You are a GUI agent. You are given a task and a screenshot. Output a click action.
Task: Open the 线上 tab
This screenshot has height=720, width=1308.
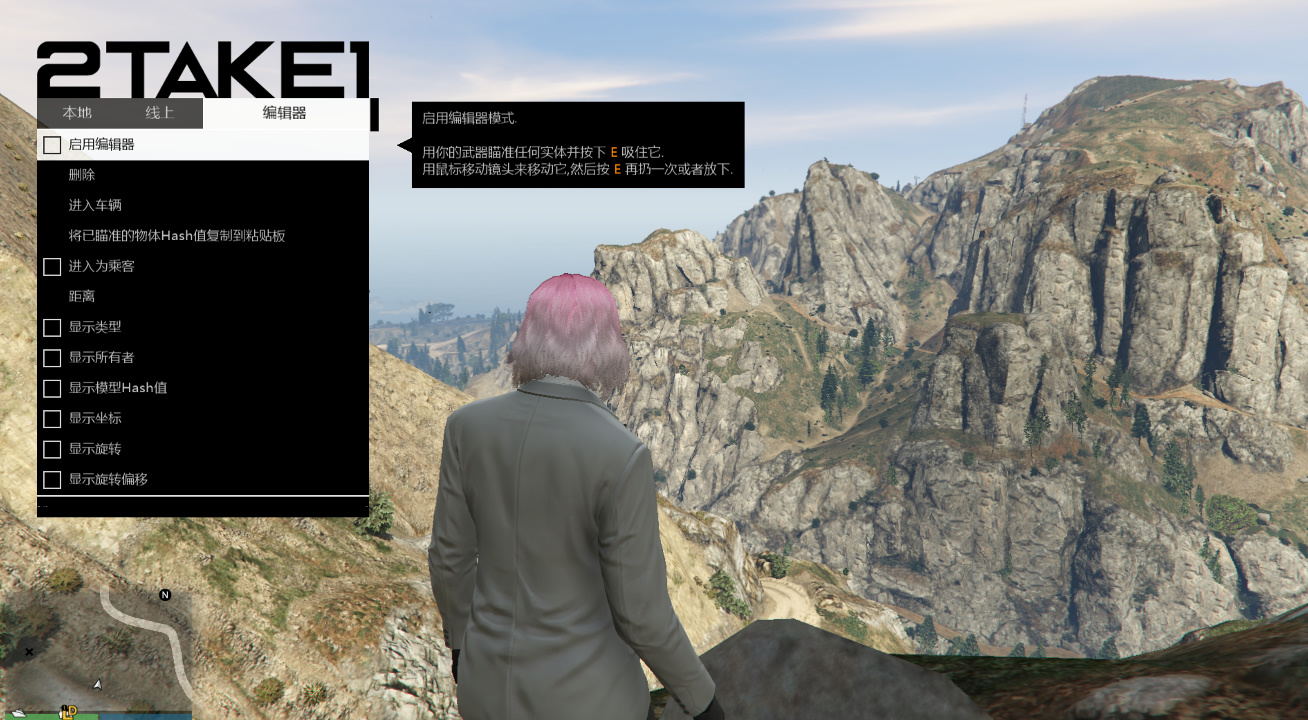tap(160, 113)
